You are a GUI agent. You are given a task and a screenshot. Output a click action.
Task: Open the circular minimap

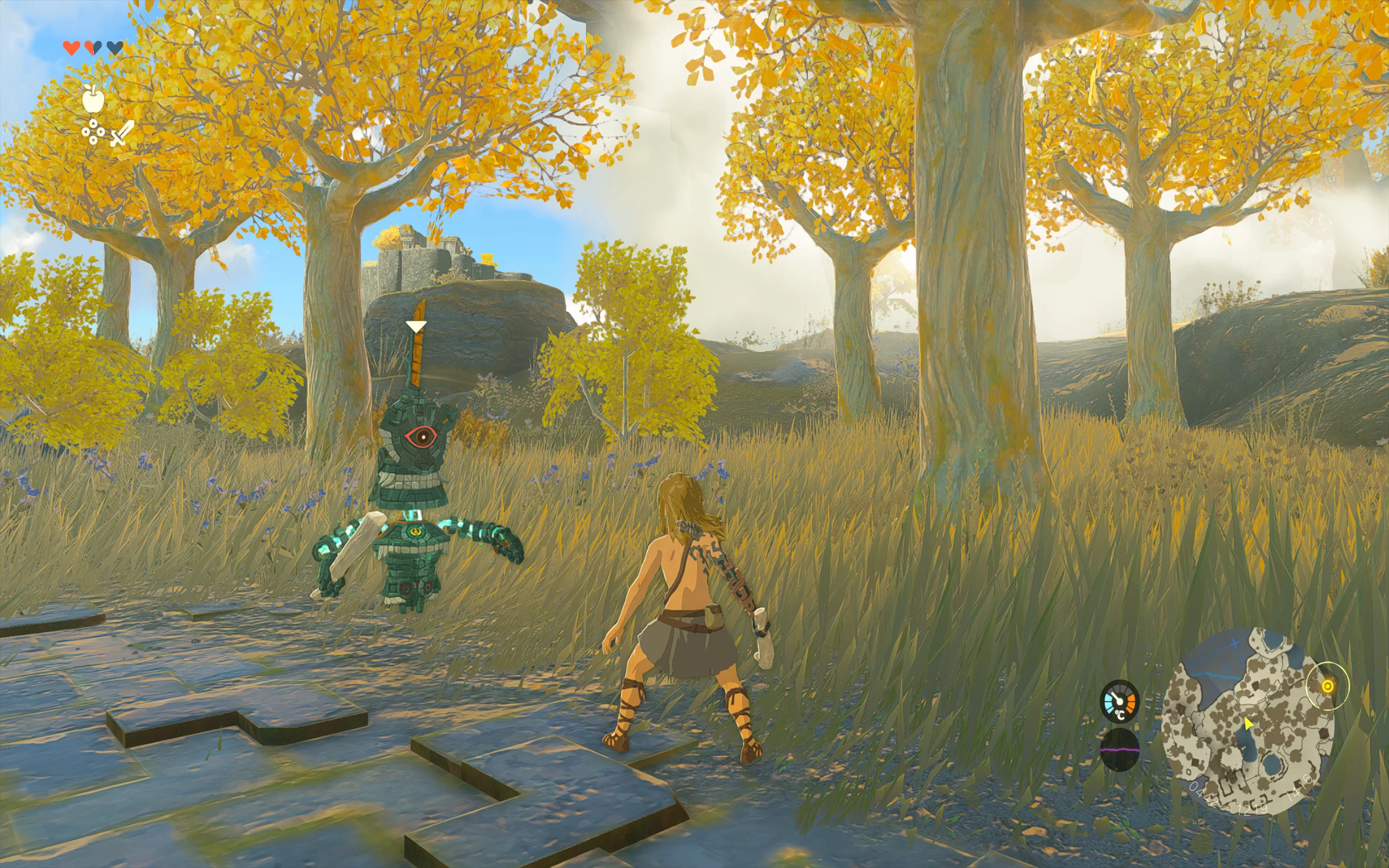[1247, 722]
